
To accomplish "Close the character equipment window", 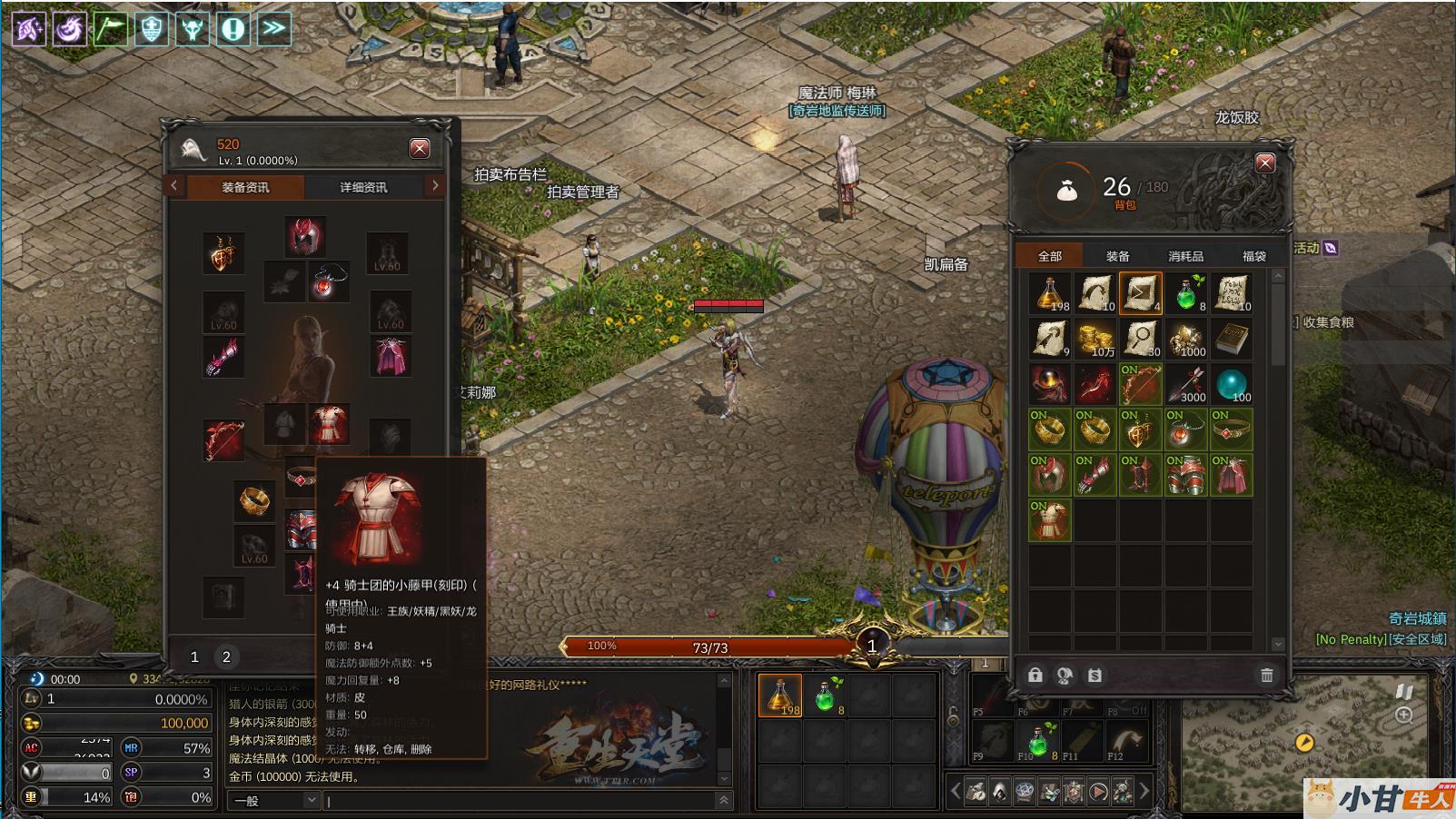I will [420, 149].
